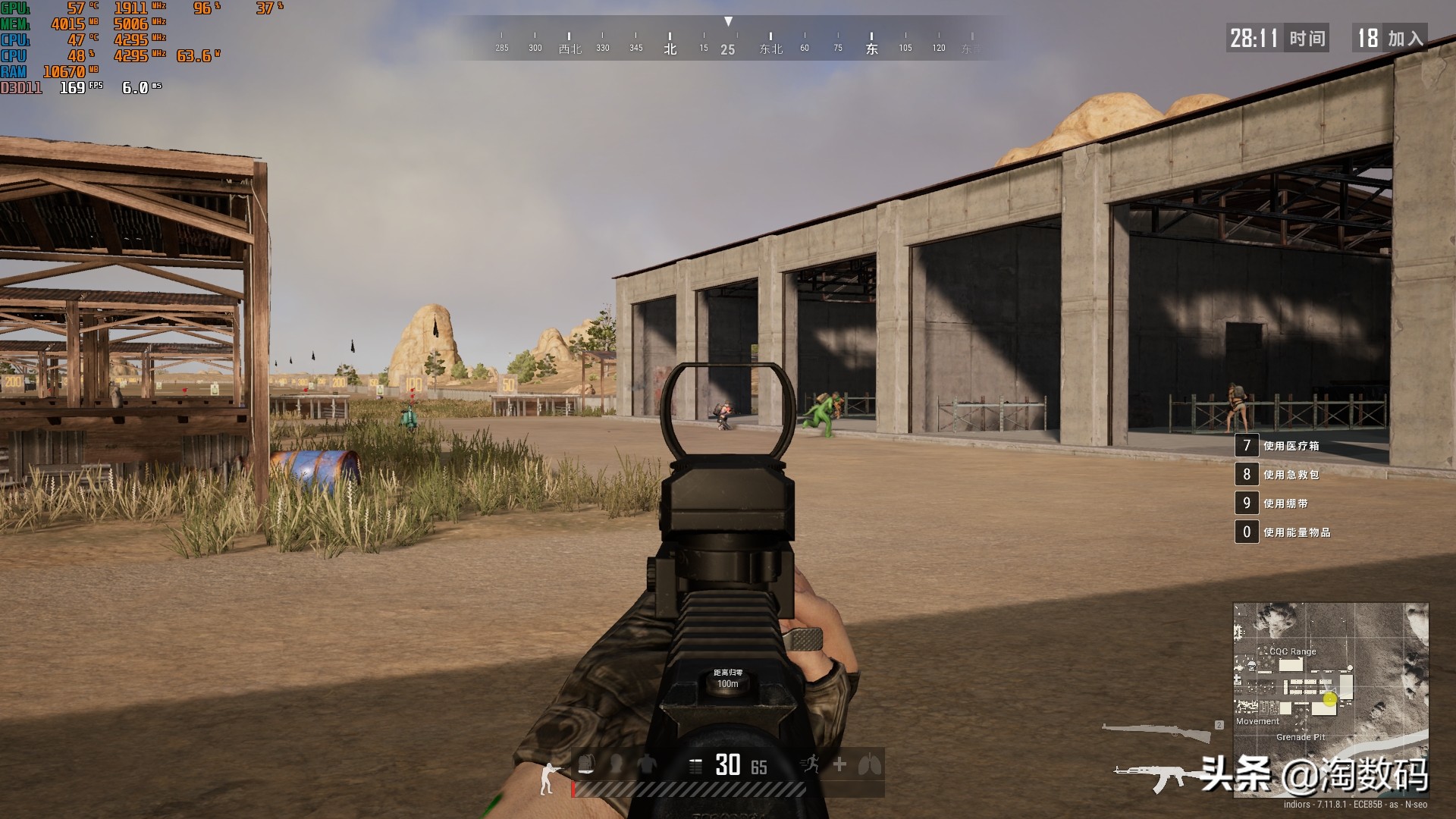
Task: Click the lungs breath icon
Action: point(869,764)
